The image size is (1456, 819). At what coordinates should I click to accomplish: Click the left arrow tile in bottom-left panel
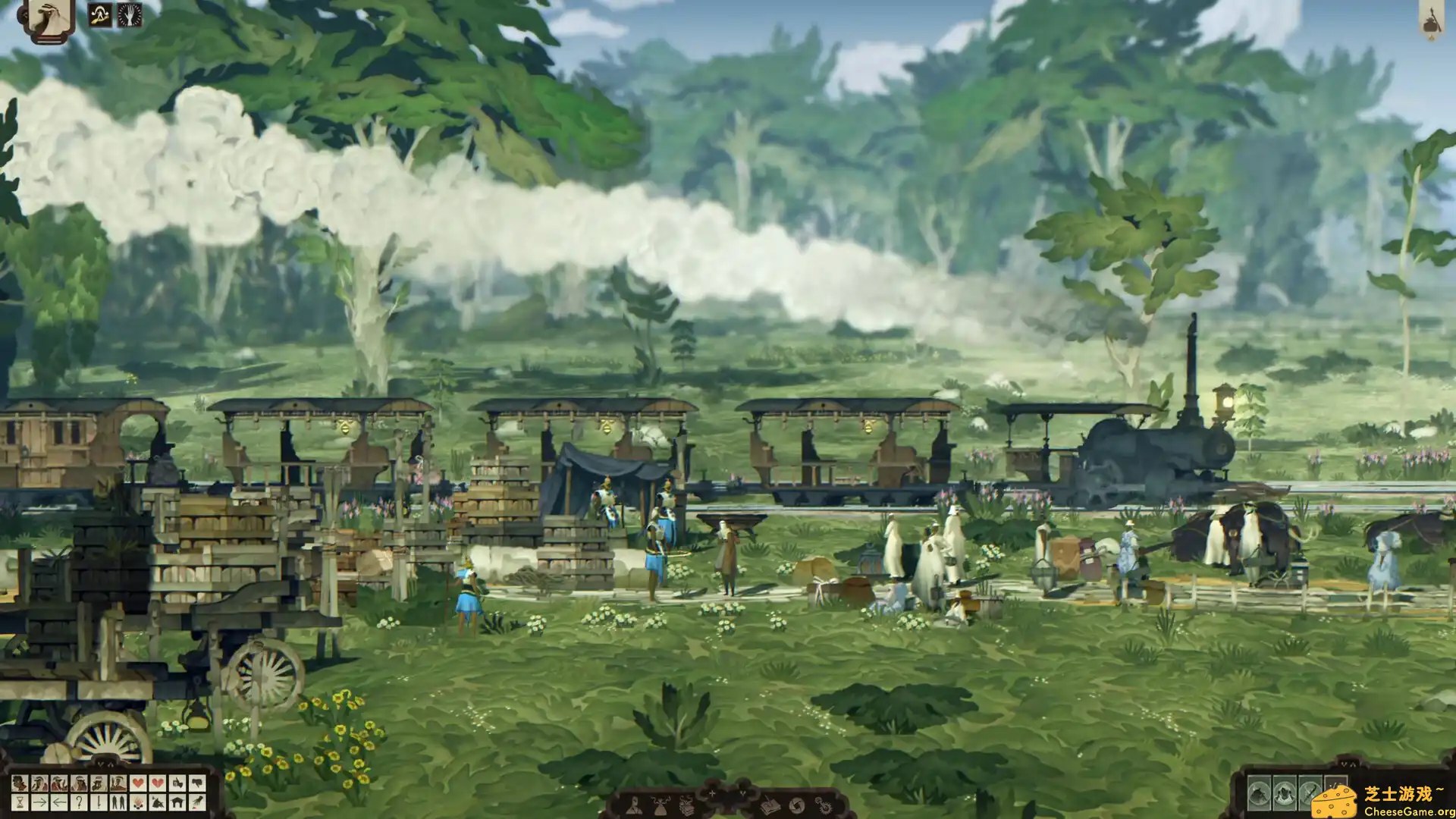pyautogui.click(x=61, y=802)
